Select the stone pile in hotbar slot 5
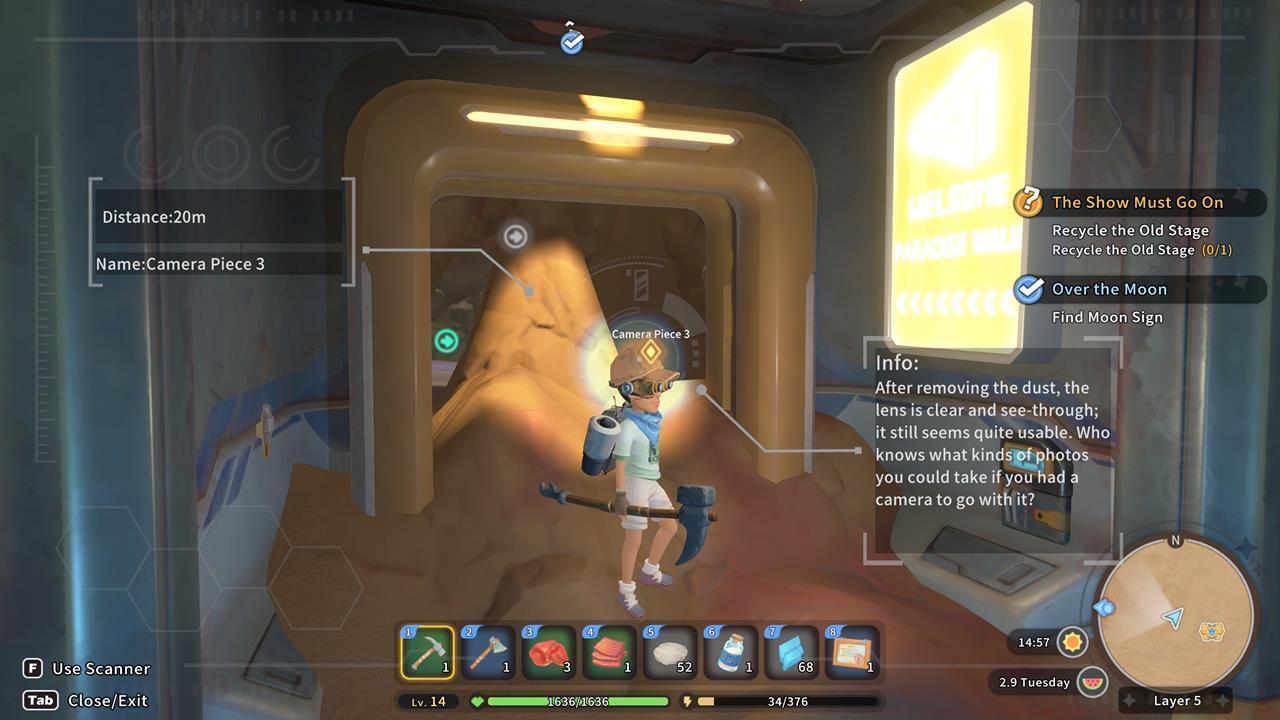 pos(671,652)
